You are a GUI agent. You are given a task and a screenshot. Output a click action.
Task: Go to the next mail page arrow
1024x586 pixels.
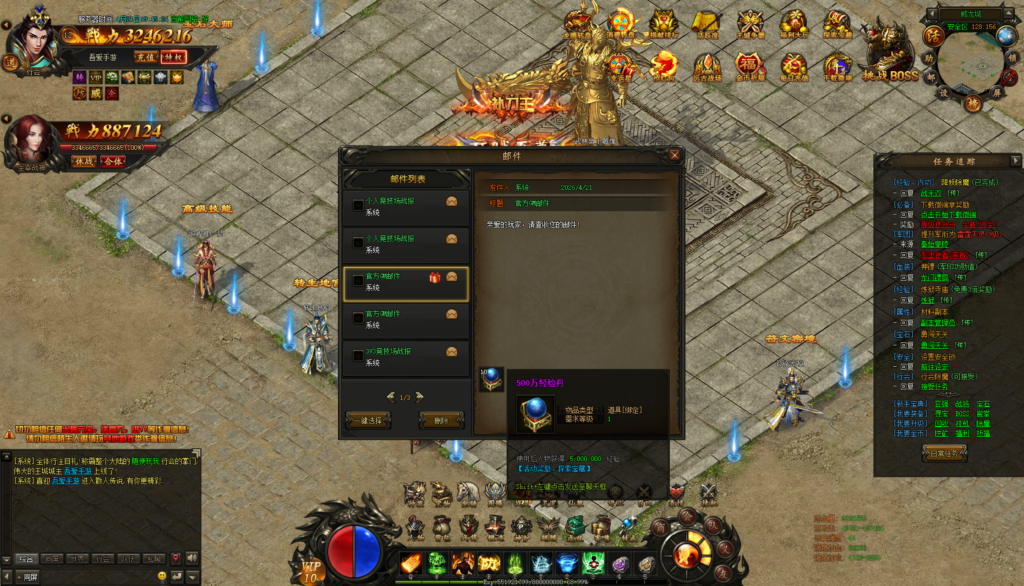click(420, 397)
